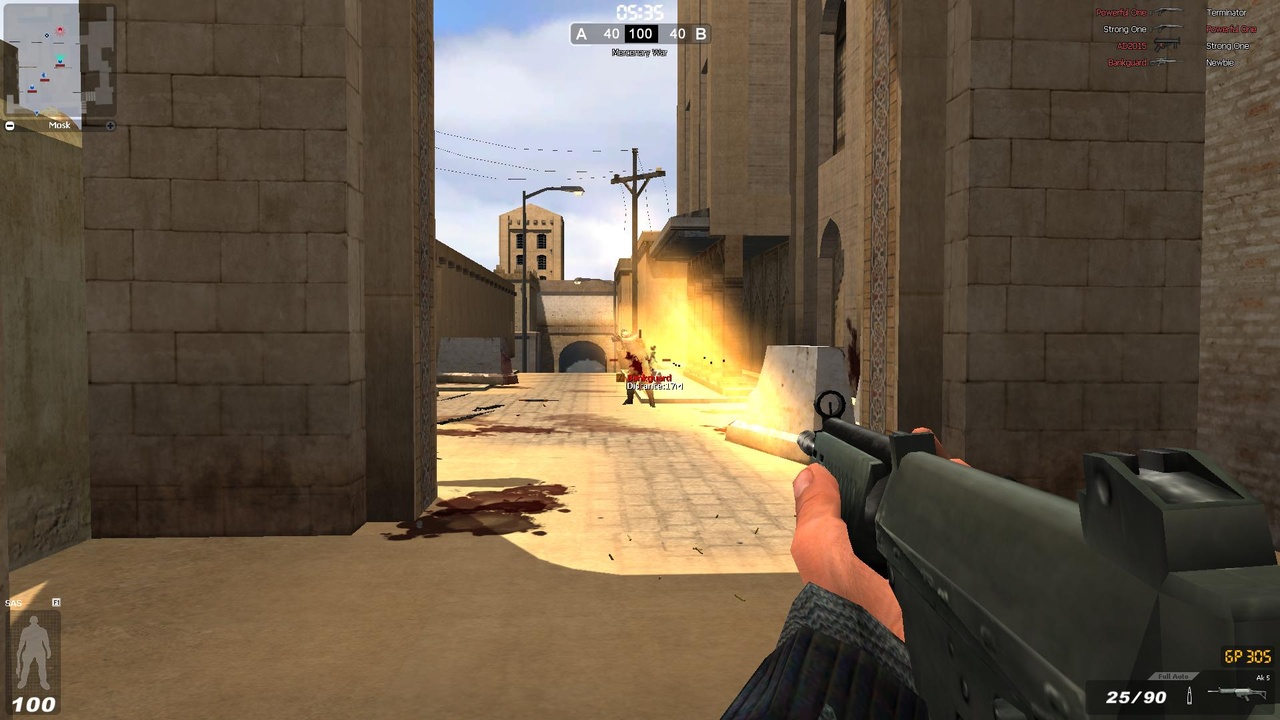Click the bullet icon beside the ammo counter

[x=1189, y=695]
